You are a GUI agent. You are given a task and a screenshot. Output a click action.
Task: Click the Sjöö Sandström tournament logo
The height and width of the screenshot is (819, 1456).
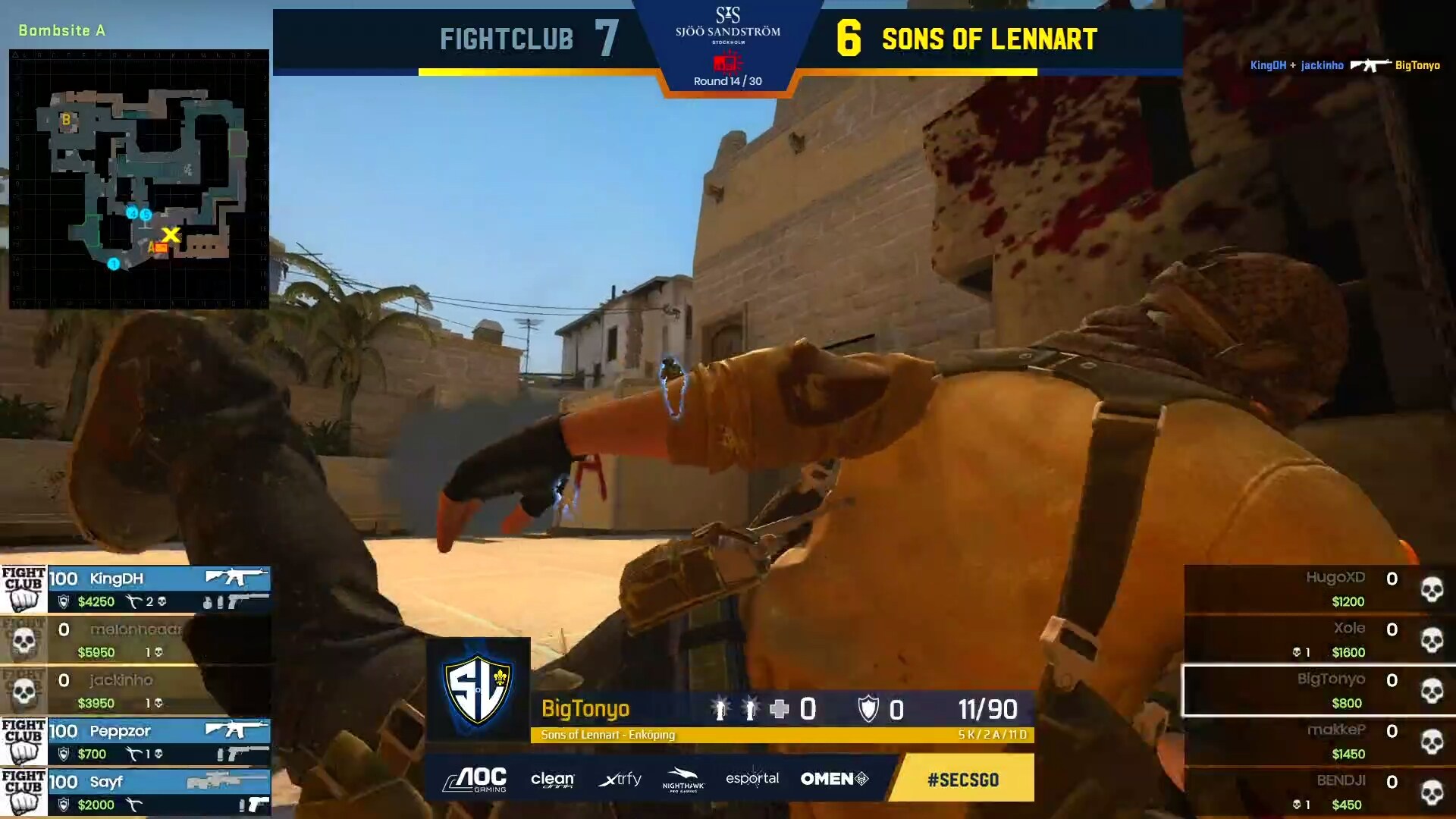[x=727, y=27]
